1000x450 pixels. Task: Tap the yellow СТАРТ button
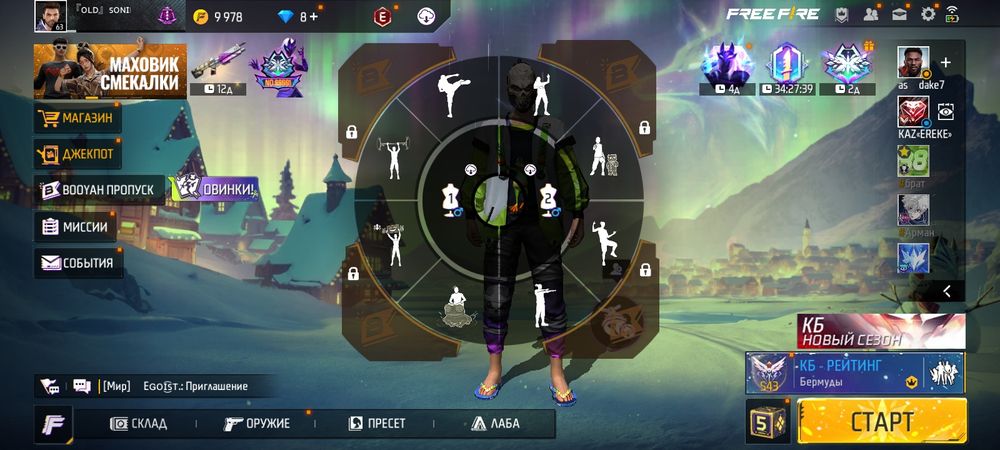[x=882, y=420]
